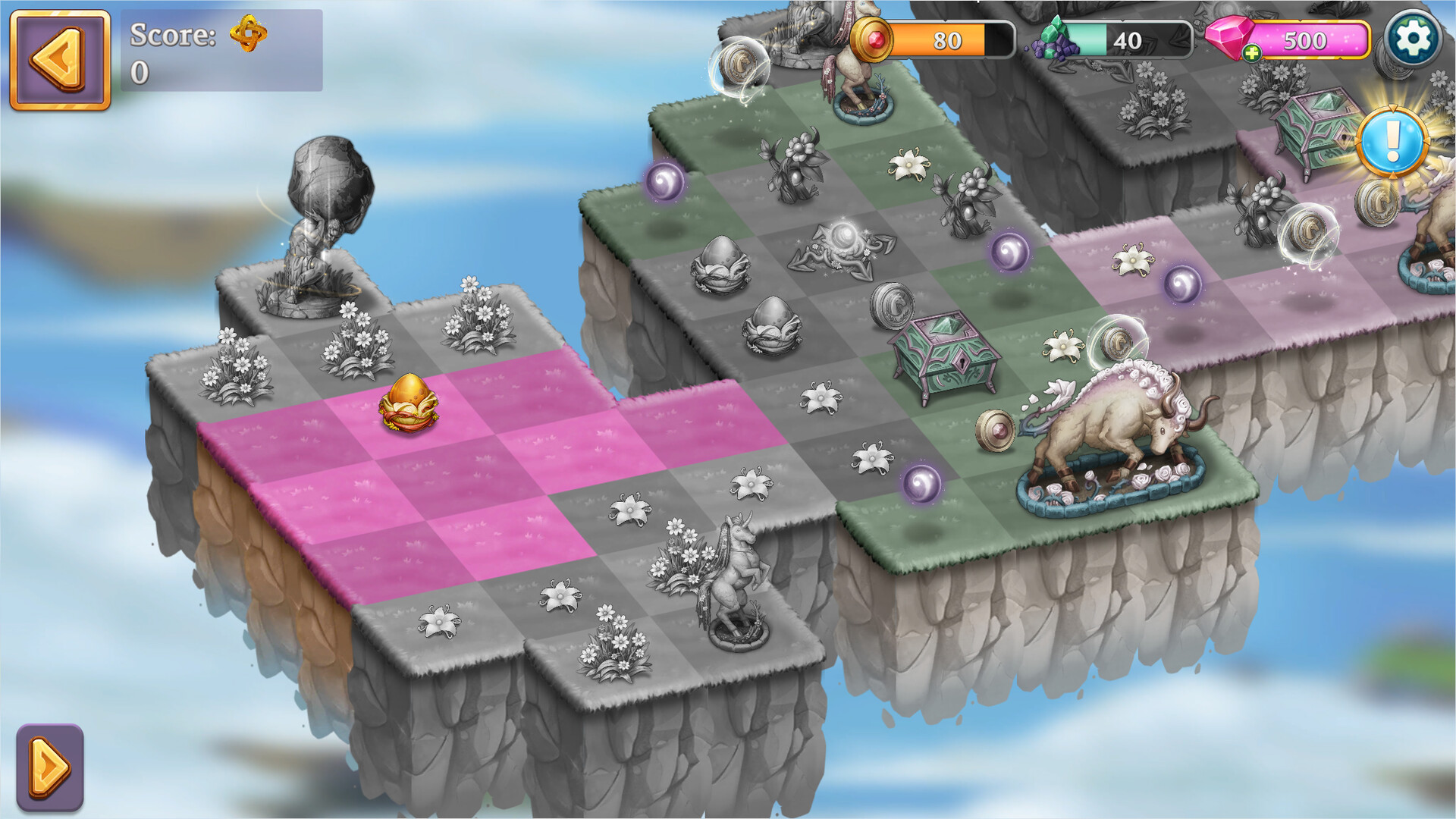Viewport: 1456px width, 819px height.
Task: Click the Atlas stone statue on the gray island
Action: (322, 220)
